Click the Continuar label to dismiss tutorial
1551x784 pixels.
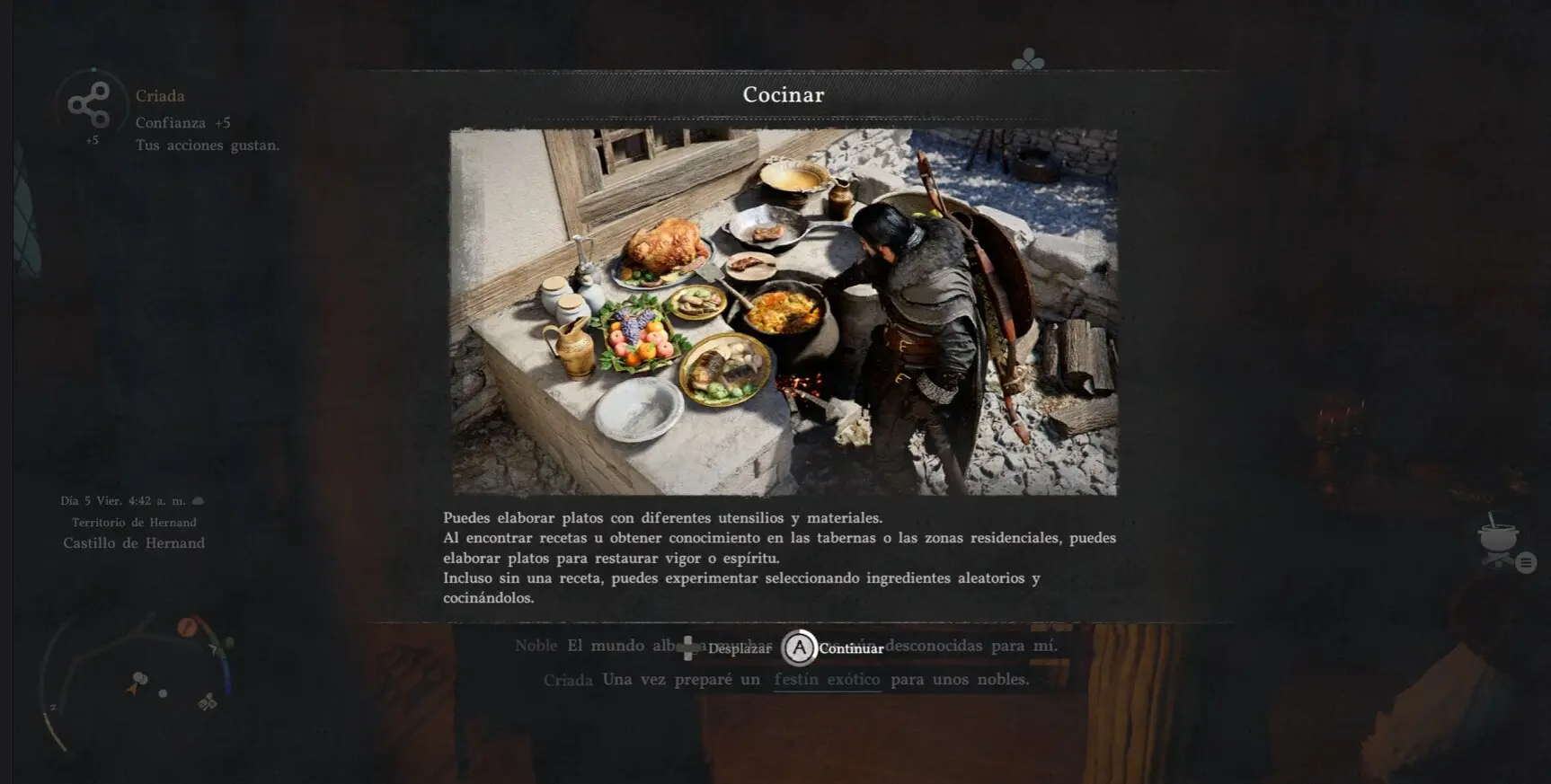pyautogui.click(x=850, y=648)
